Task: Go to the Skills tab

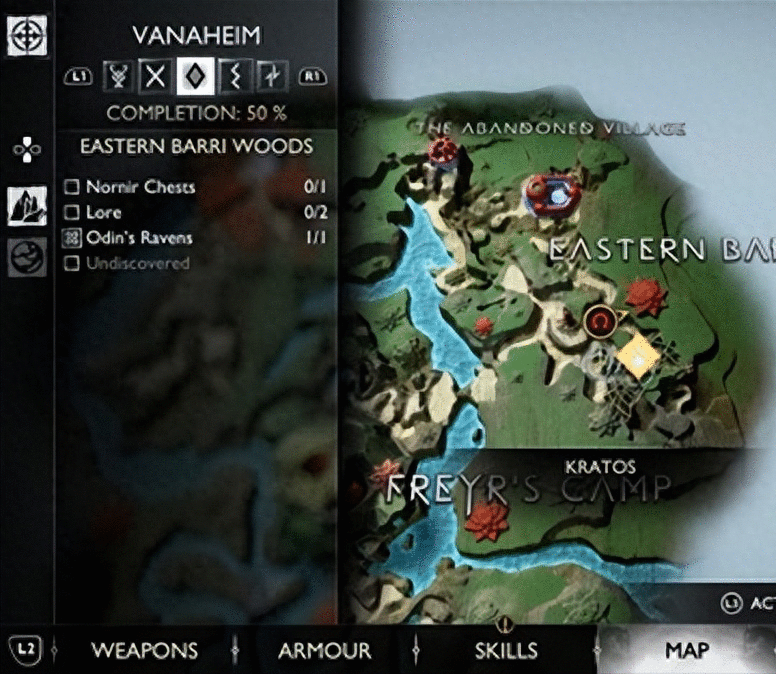Action: point(506,650)
